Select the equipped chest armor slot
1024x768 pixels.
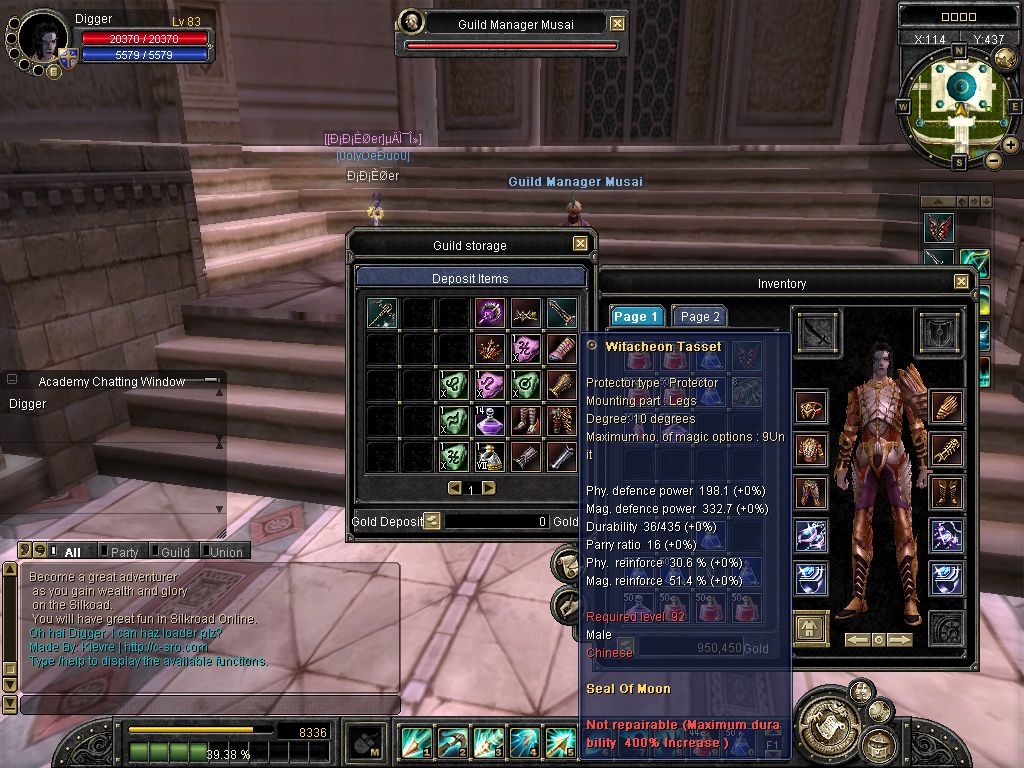(x=811, y=450)
